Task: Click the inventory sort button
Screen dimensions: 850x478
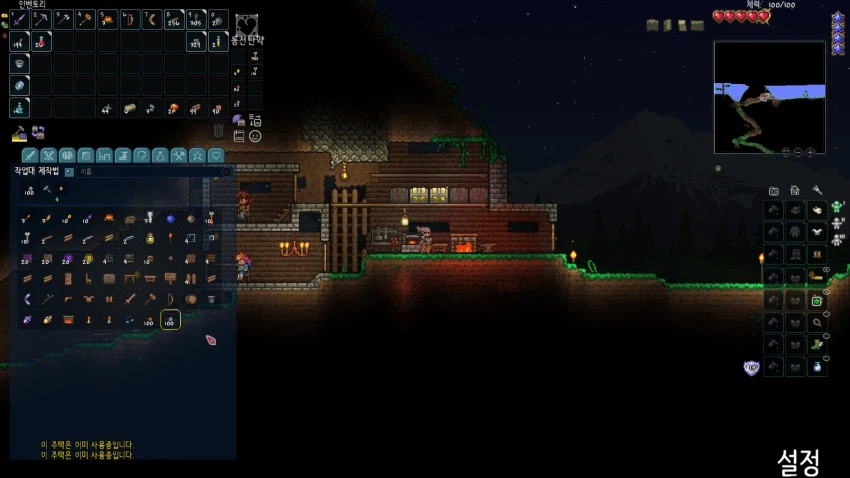Action: tap(254, 120)
